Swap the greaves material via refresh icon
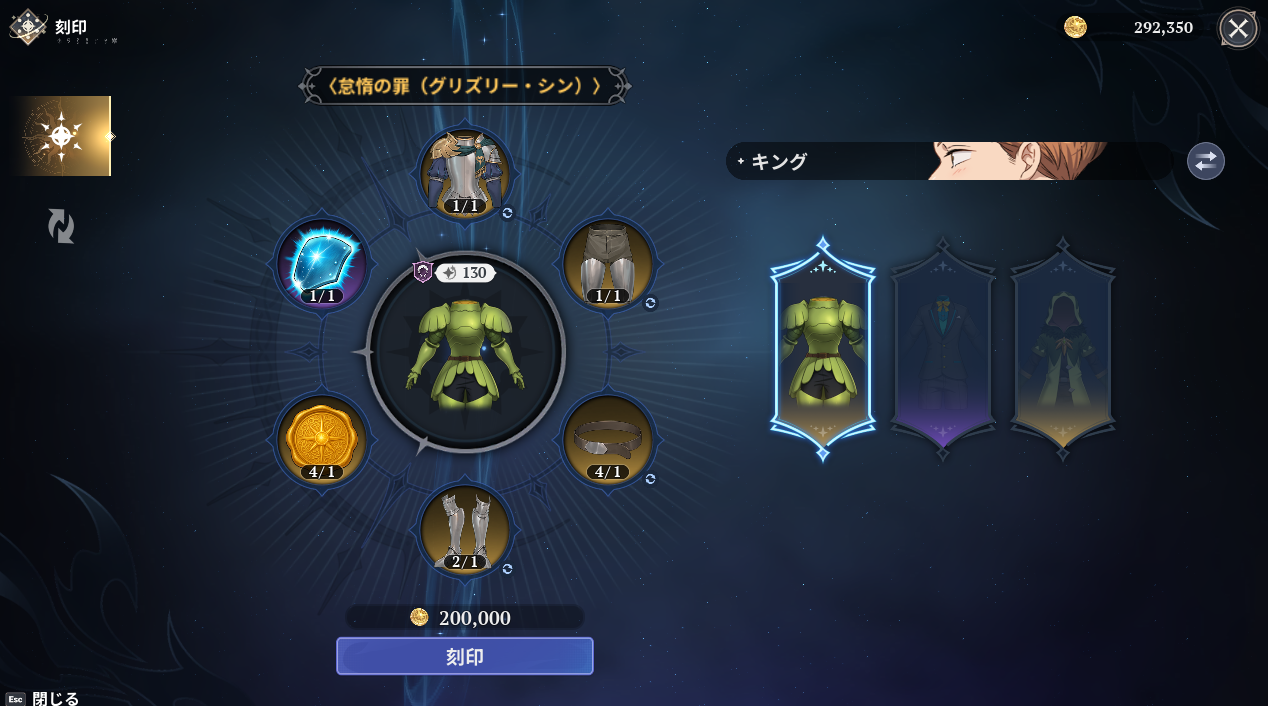The image size is (1268, 706). [507, 569]
